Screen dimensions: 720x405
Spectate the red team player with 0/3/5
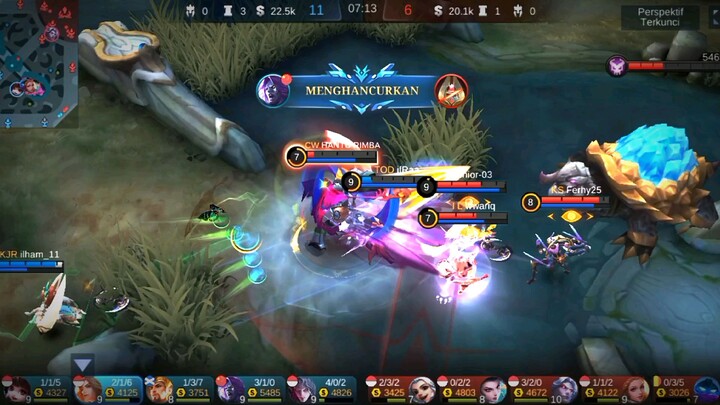pyautogui.click(x=686, y=389)
